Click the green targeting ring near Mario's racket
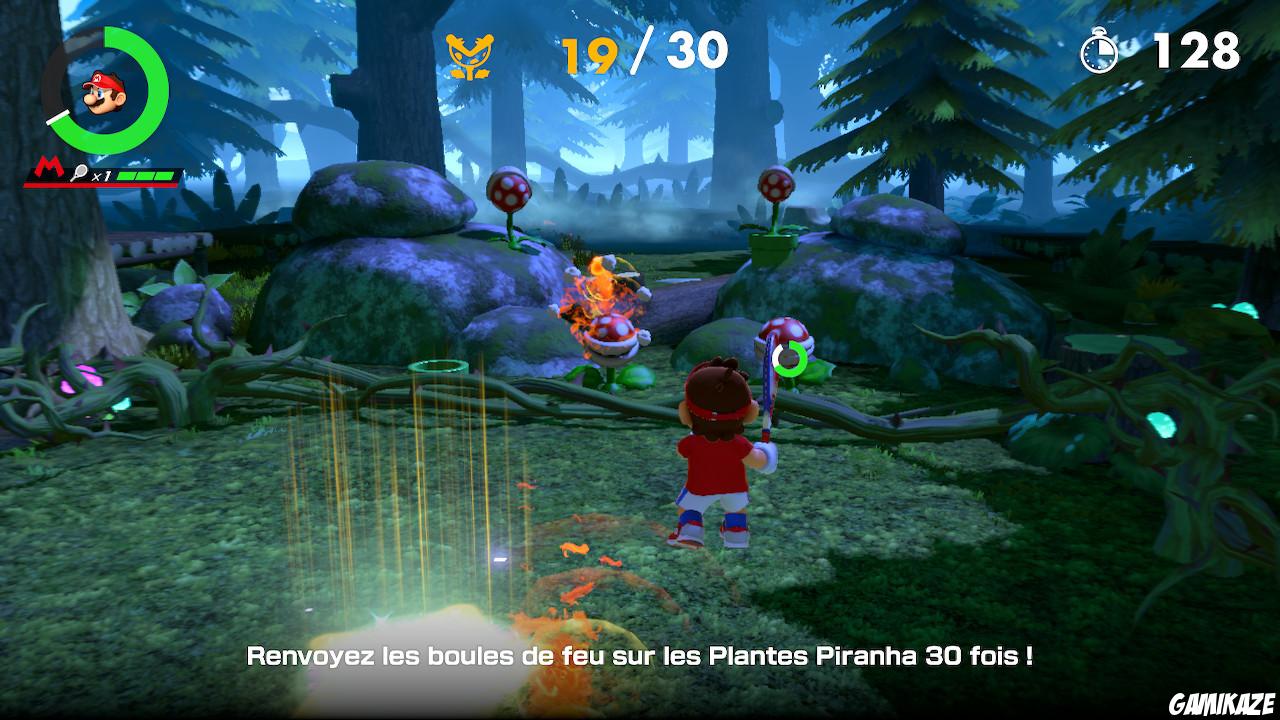The height and width of the screenshot is (720, 1280). (x=789, y=358)
